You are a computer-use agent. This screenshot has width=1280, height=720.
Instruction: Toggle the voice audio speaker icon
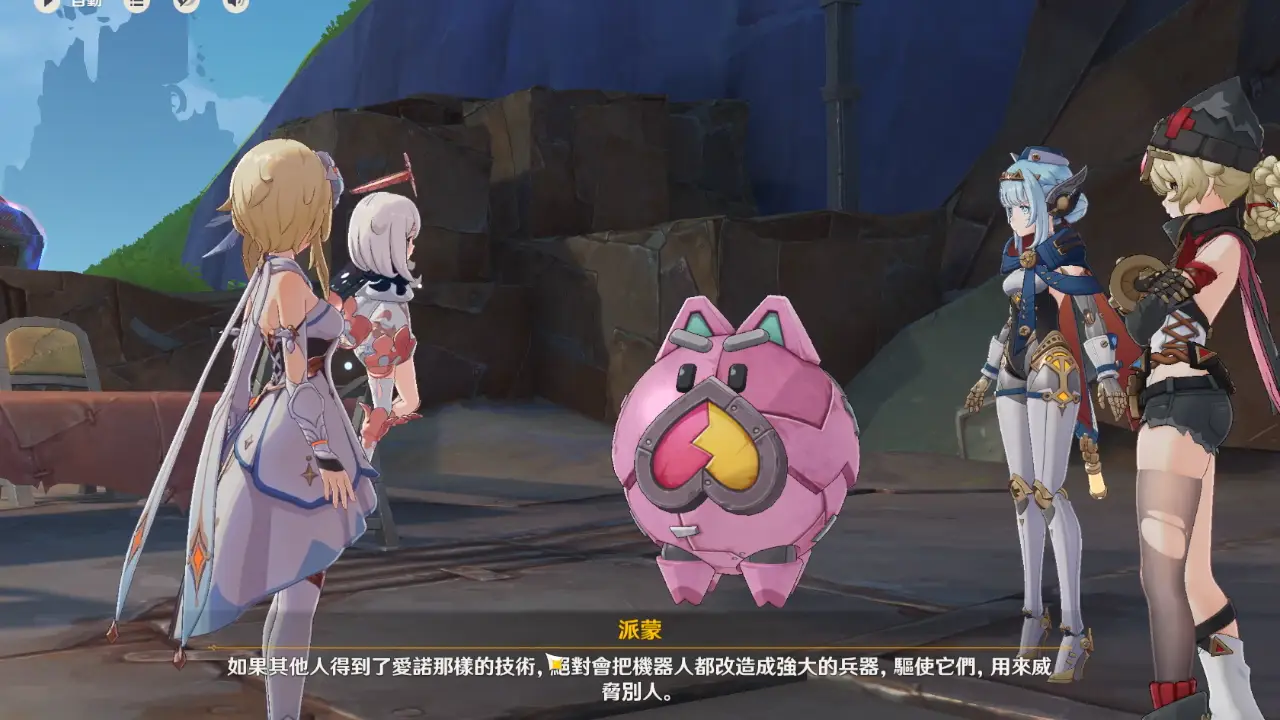pyautogui.click(x=235, y=4)
